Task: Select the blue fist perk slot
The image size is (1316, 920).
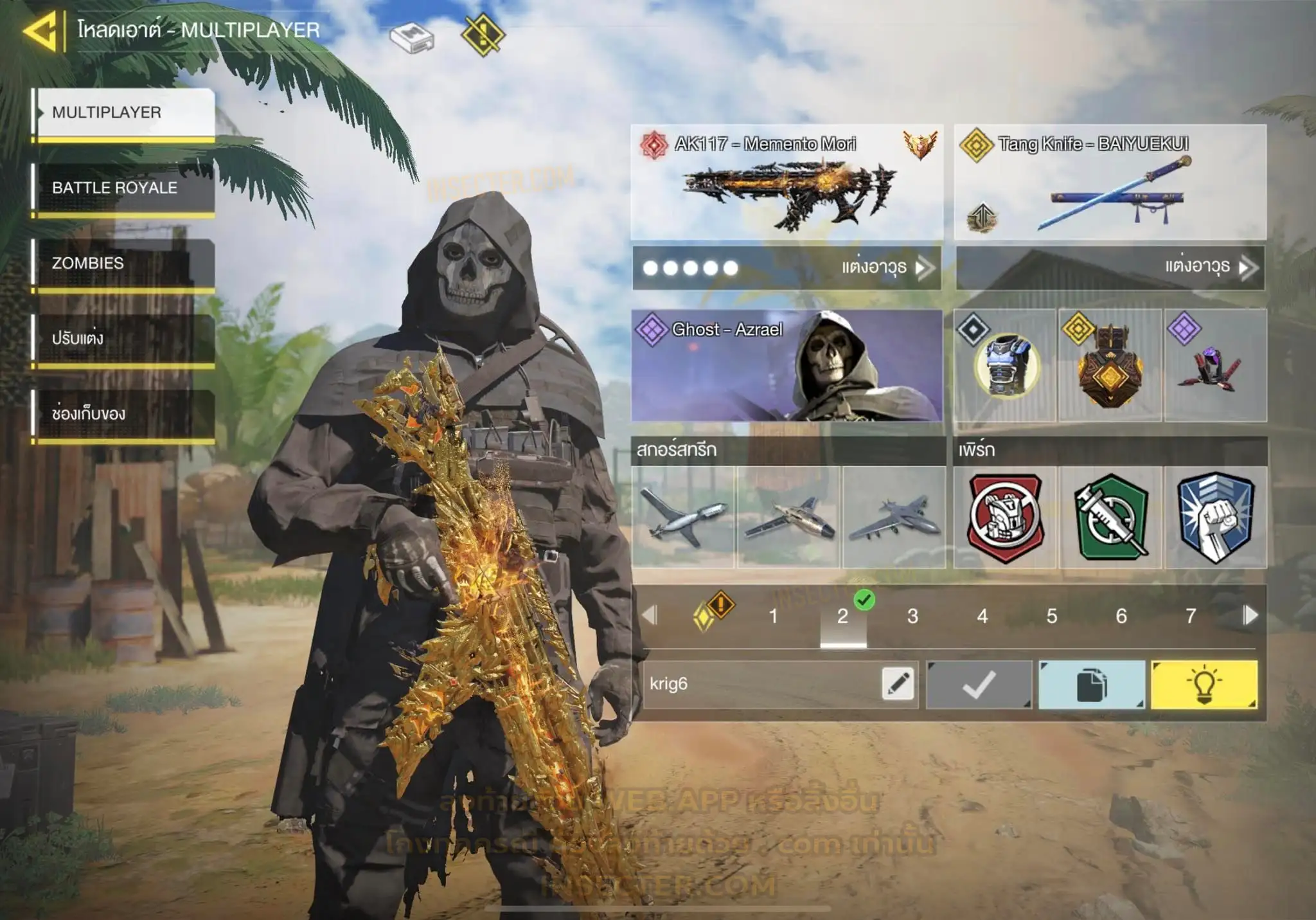Action: [x=1215, y=517]
